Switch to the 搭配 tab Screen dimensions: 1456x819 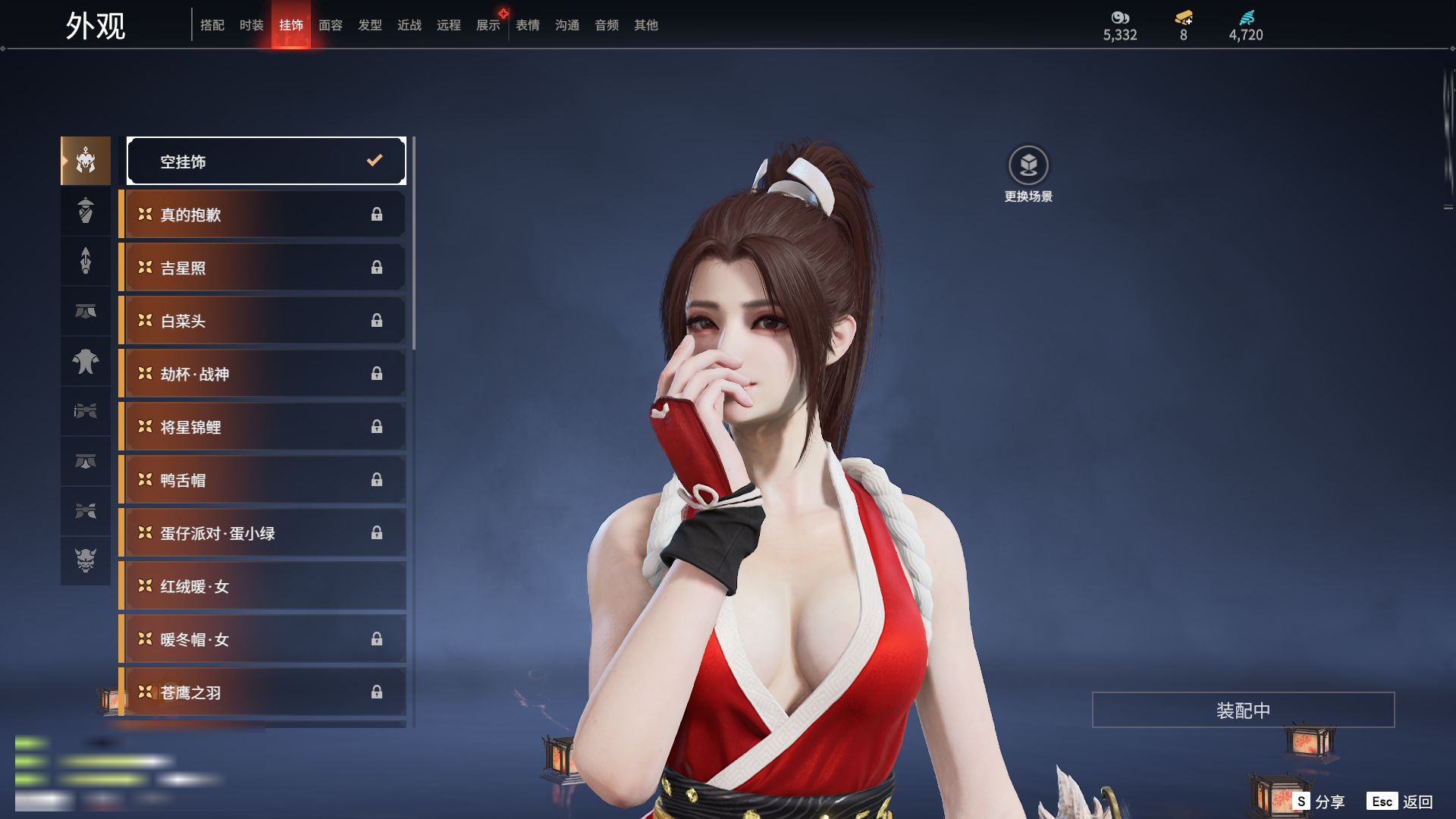pyautogui.click(x=212, y=25)
